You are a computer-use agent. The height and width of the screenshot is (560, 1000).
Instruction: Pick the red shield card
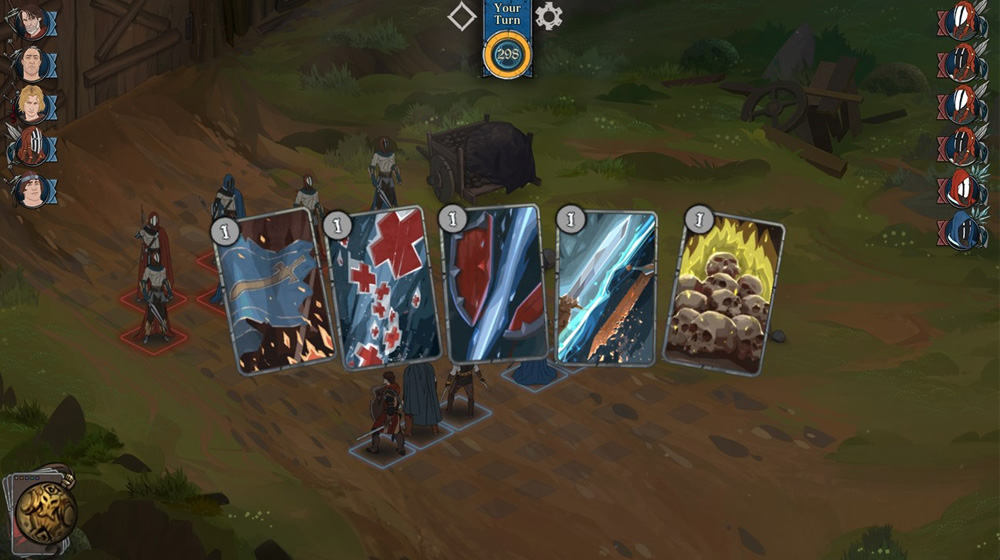[496, 284]
